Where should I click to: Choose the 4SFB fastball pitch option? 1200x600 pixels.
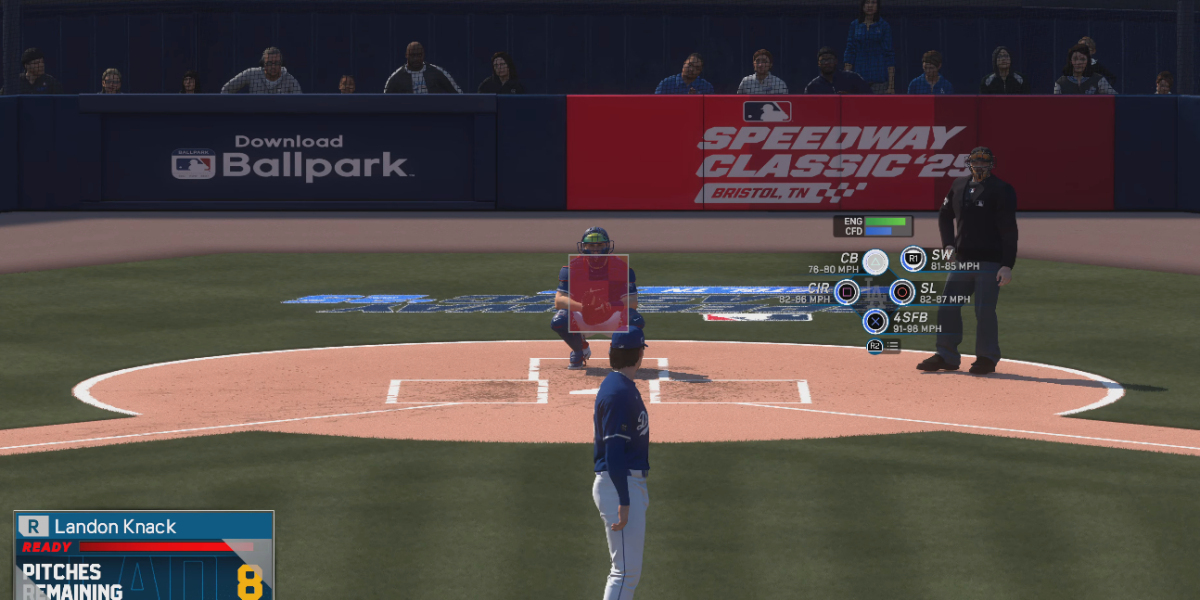tap(876, 321)
